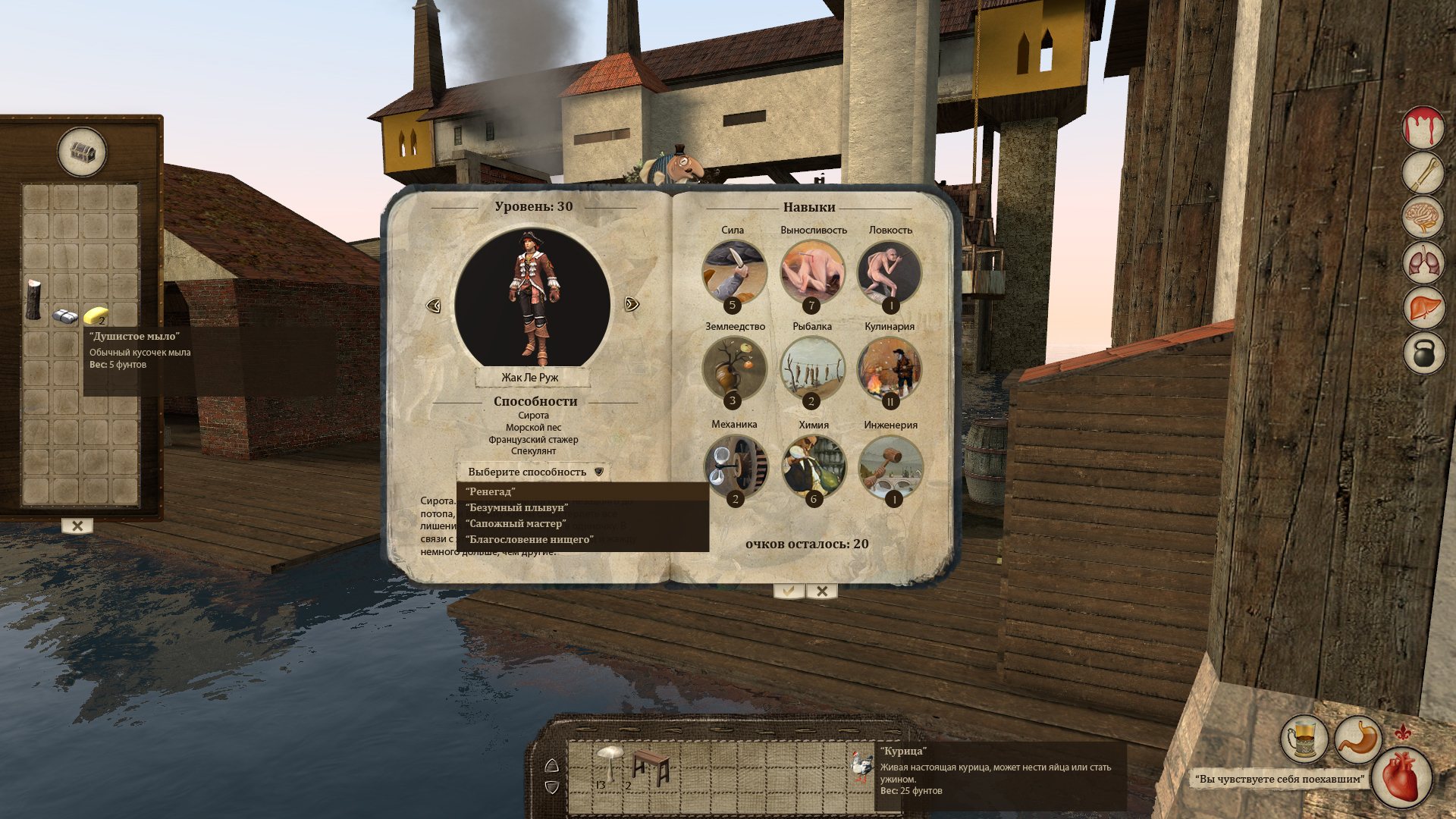Show the previous character appearance
Screen dimensions: 1456x819
[x=434, y=305]
